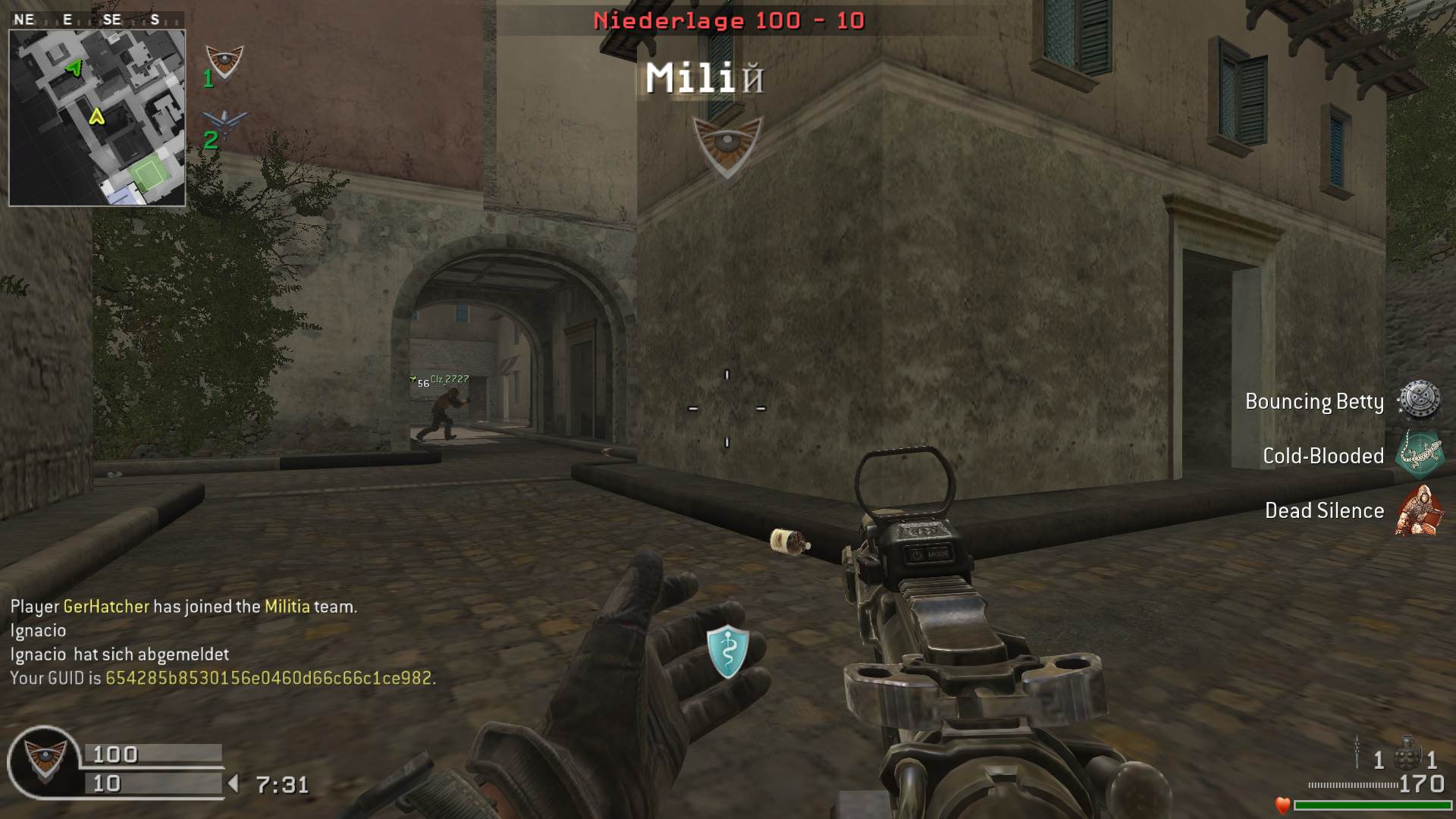
Task: Choose the Cold-Blooded gecko perk icon
Action: click(x=1419, y=455)
